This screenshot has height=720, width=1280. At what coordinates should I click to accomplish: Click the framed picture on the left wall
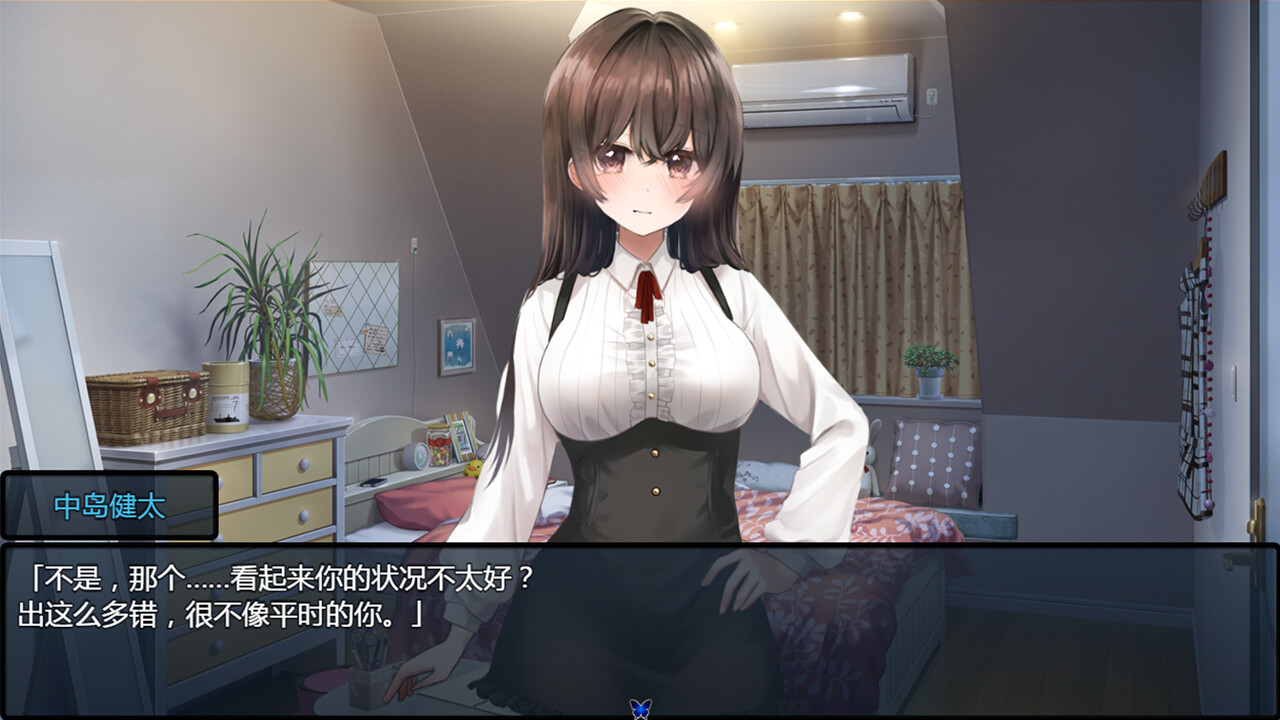tap(455, 345)
